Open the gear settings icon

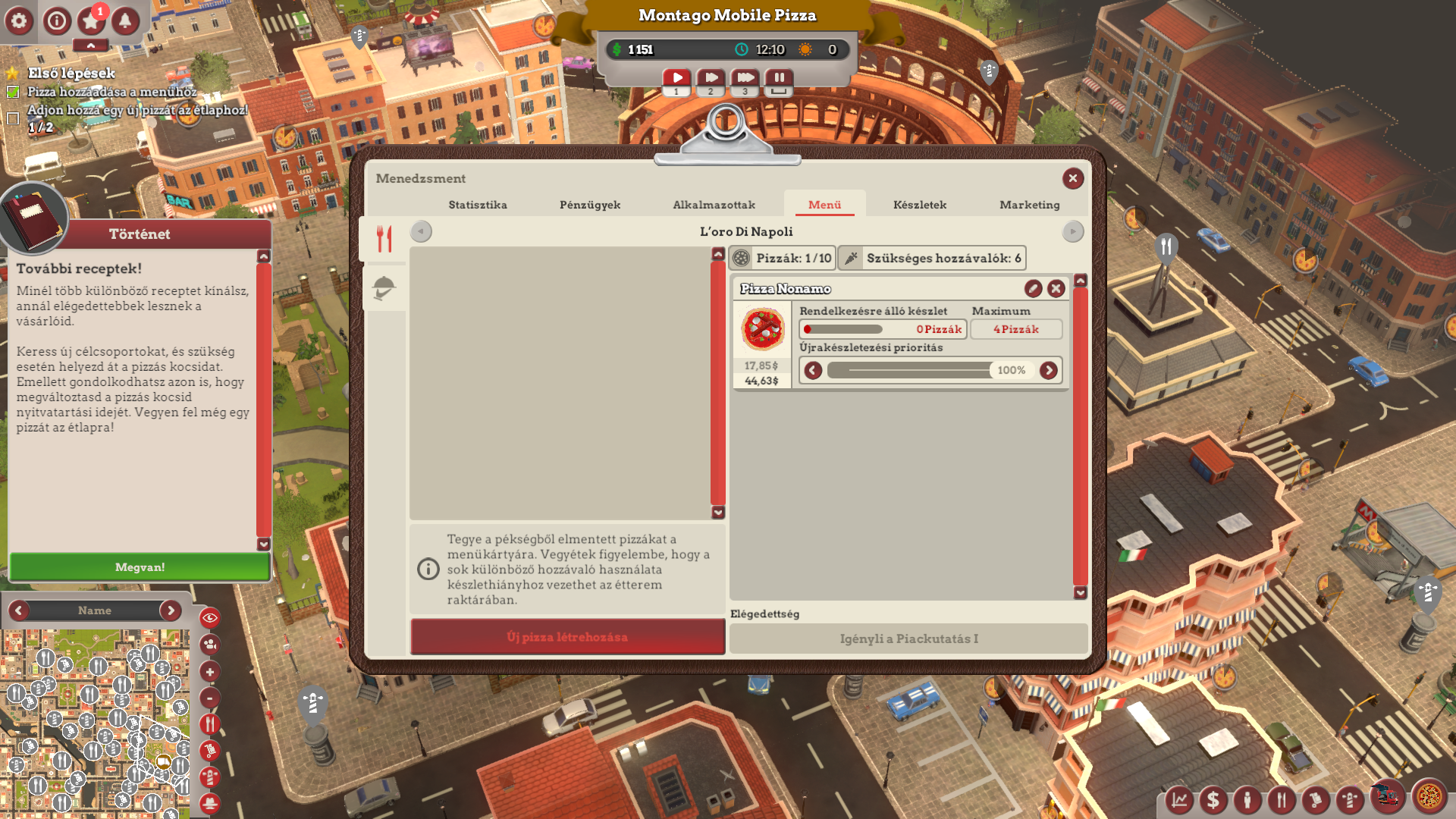(x=19, y=21)
